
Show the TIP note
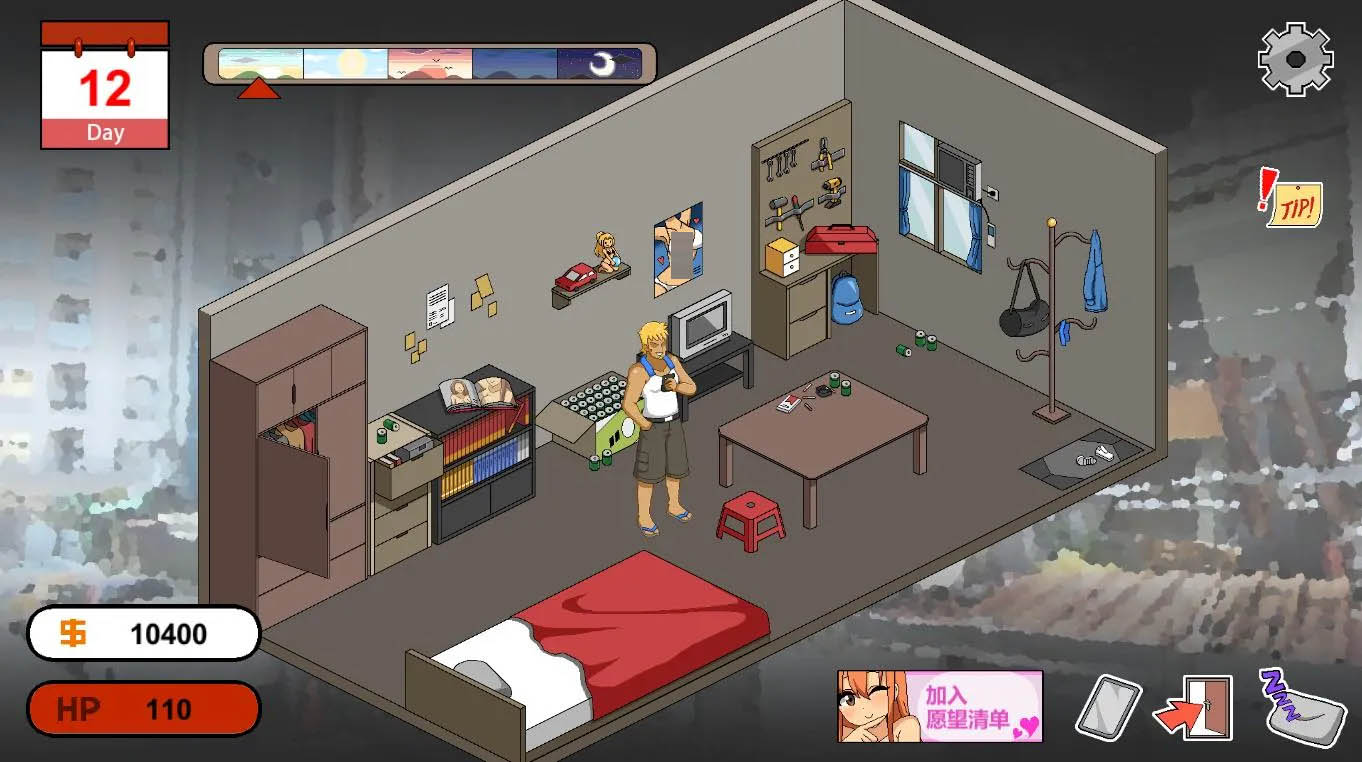point(1293,200)
